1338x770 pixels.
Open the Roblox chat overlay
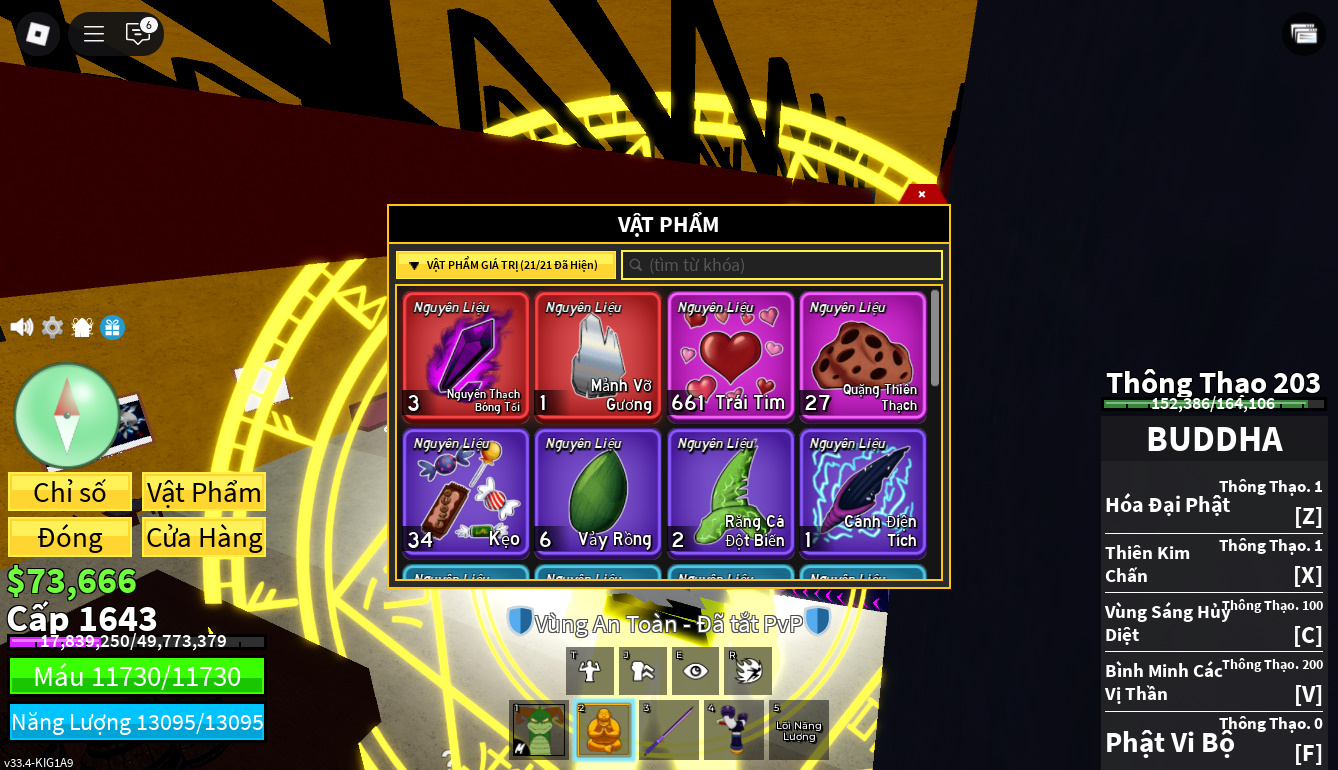click(138, 34)
